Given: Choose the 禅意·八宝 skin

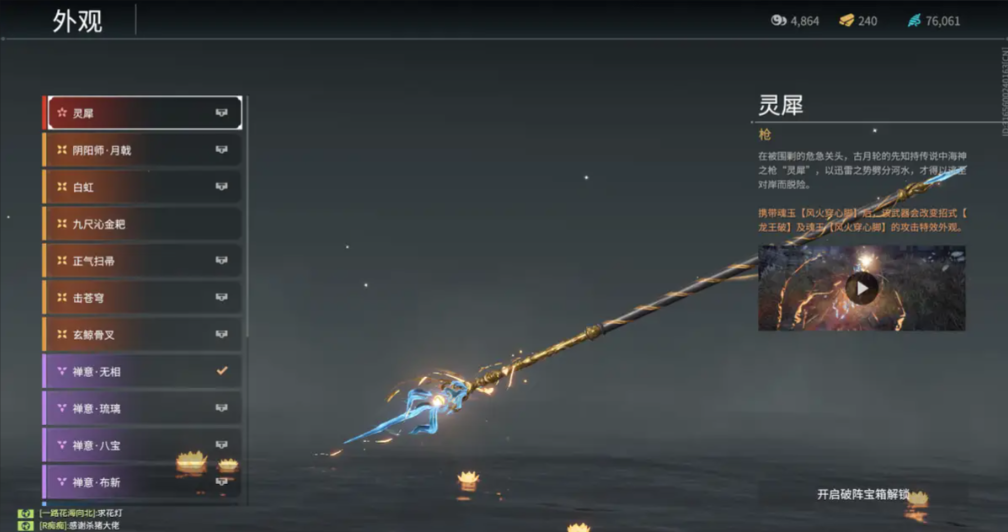Looking at the screenshot, I should click(142, 445).
